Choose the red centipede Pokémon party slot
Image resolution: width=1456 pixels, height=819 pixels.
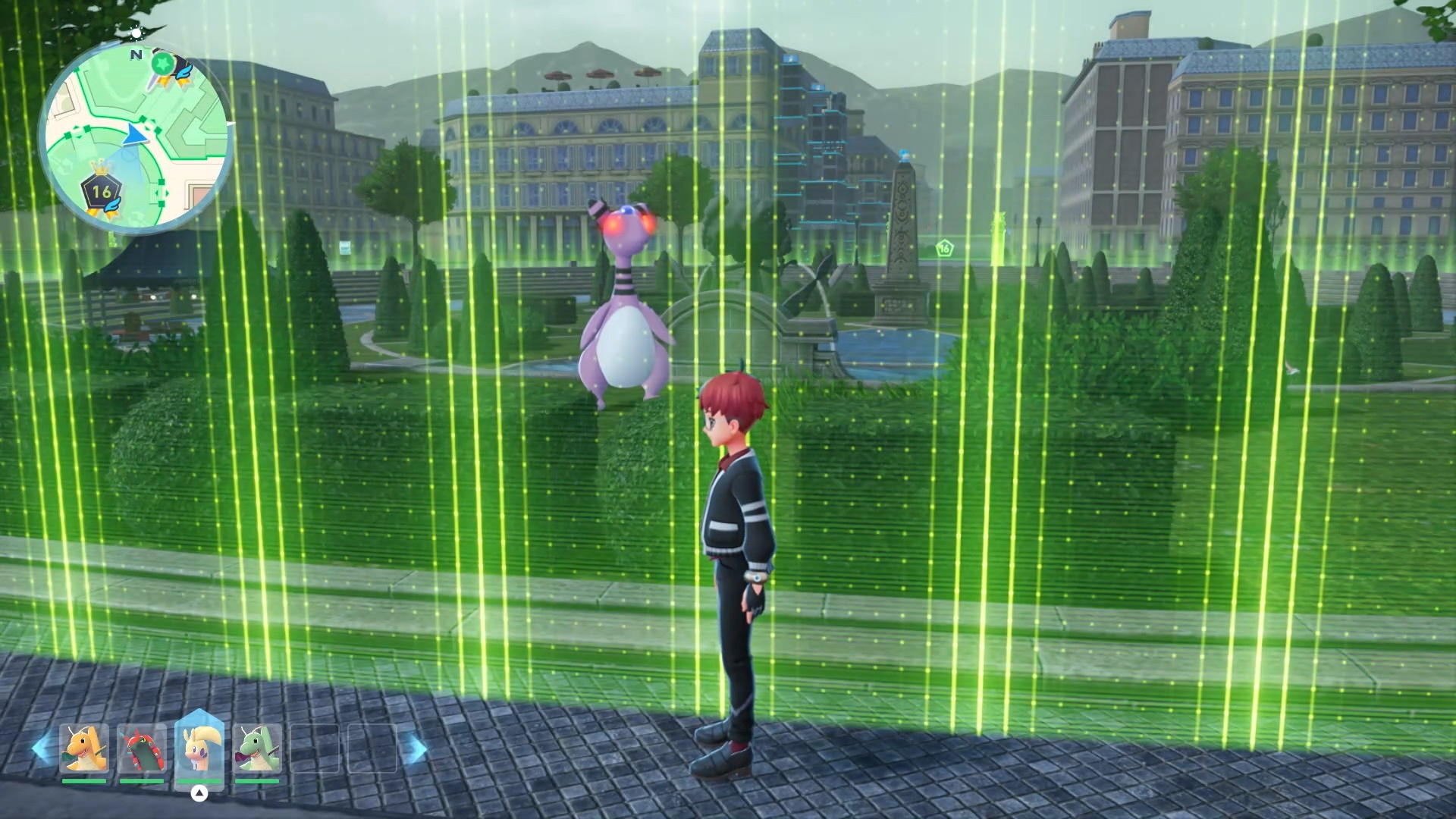pyautogui.click(x=142, y=750)
